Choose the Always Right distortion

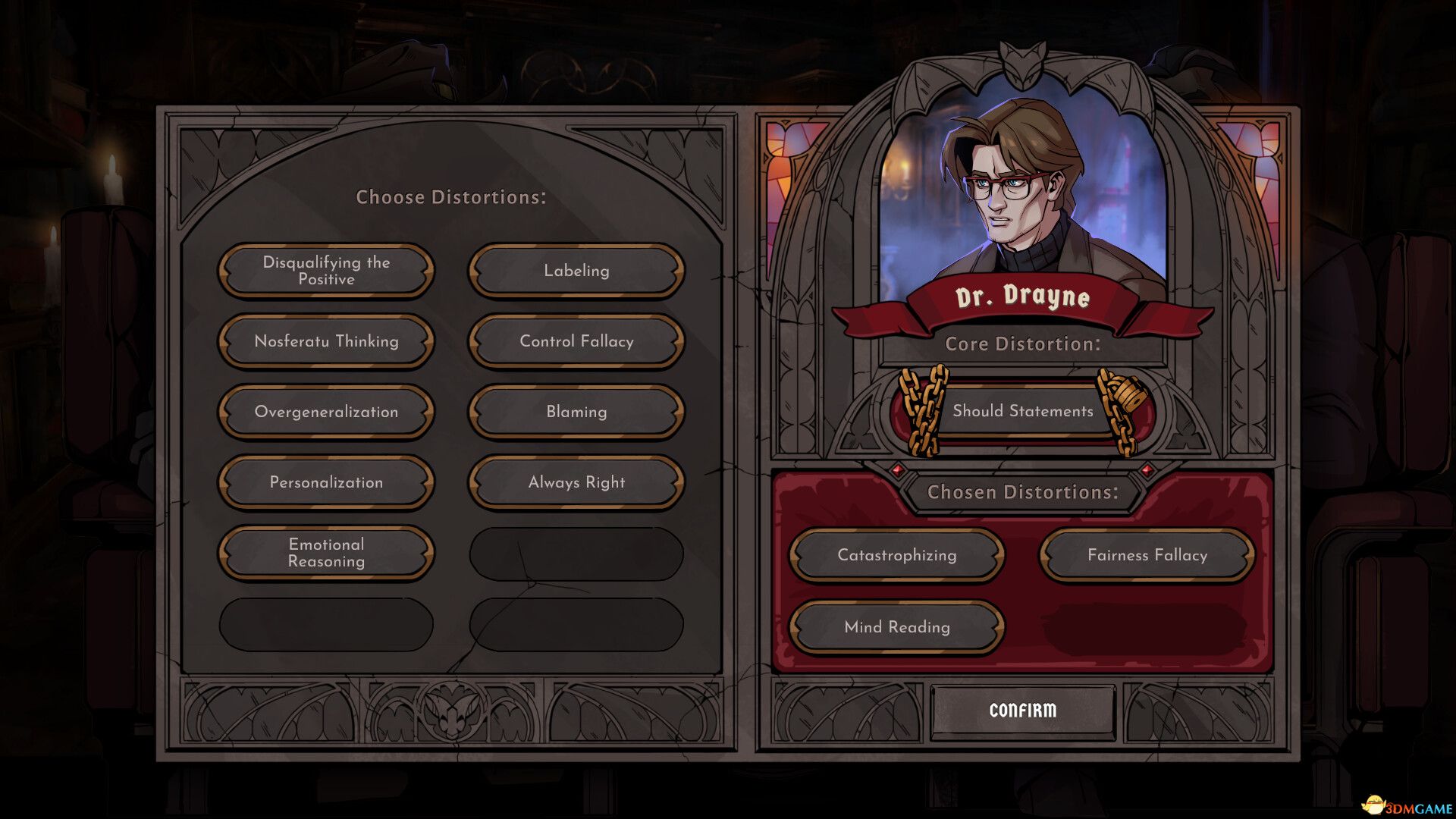pos(575,482)
